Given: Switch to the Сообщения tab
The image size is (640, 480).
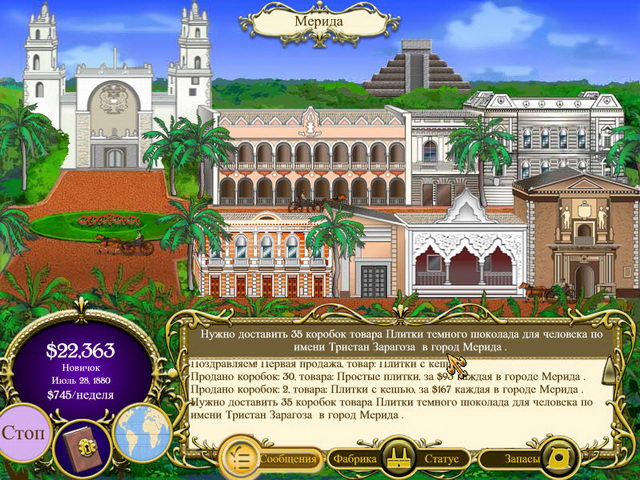Looking at the screenshot, I should [x=288, y=459].
